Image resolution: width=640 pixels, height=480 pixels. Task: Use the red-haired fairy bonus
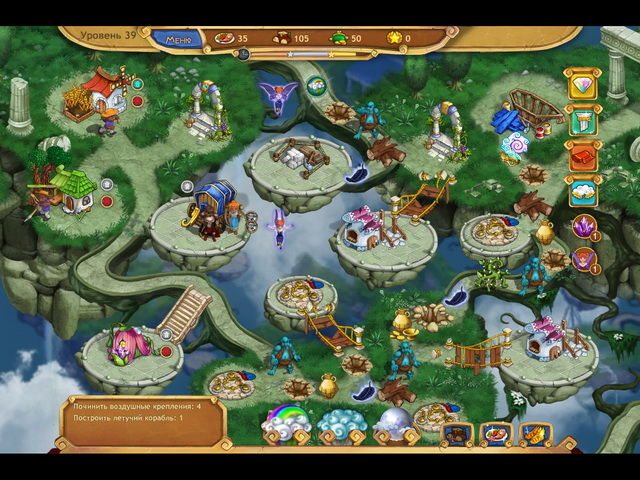tap(583, 261)
